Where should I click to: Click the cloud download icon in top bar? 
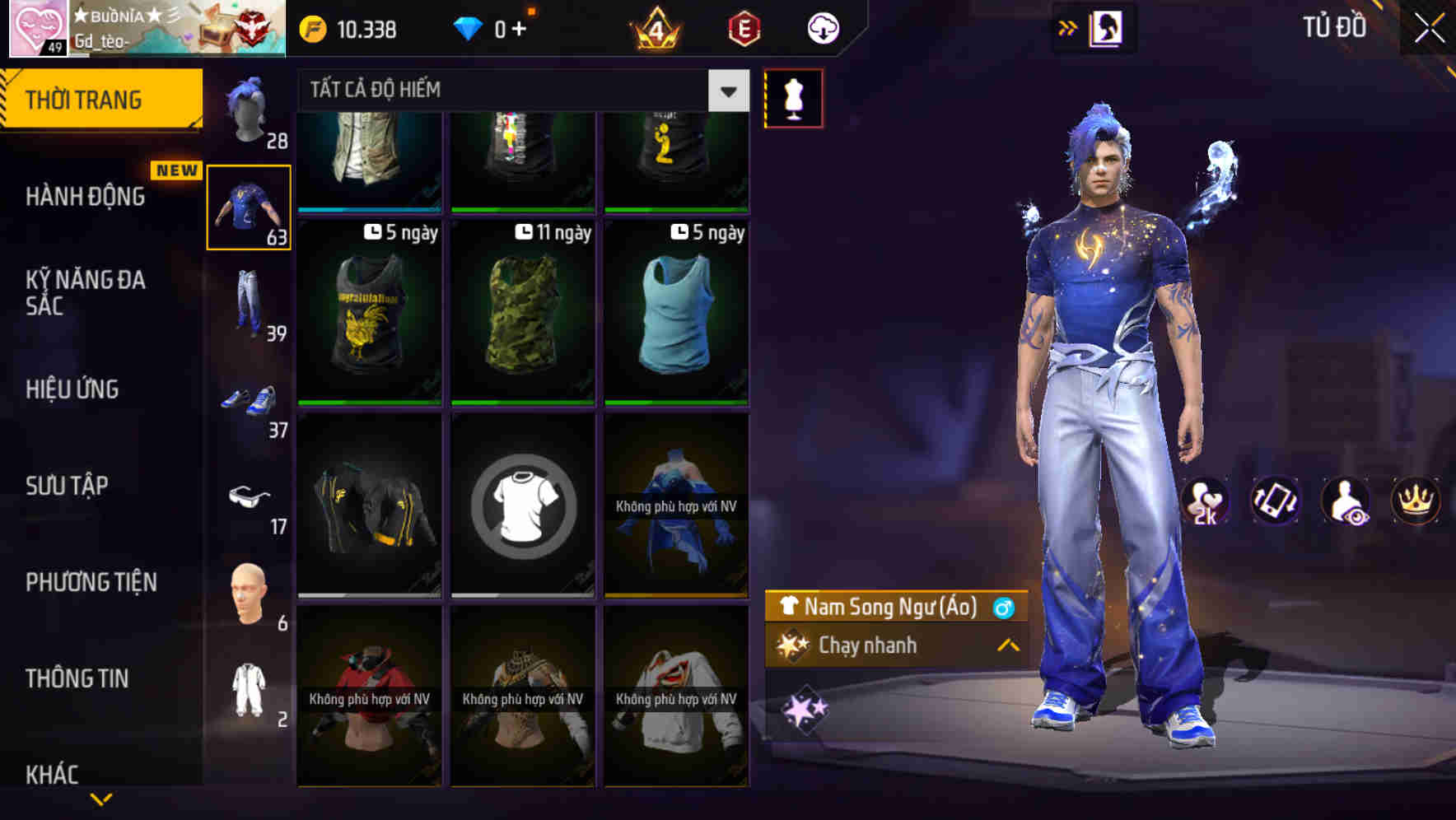[x=821, y=27]
